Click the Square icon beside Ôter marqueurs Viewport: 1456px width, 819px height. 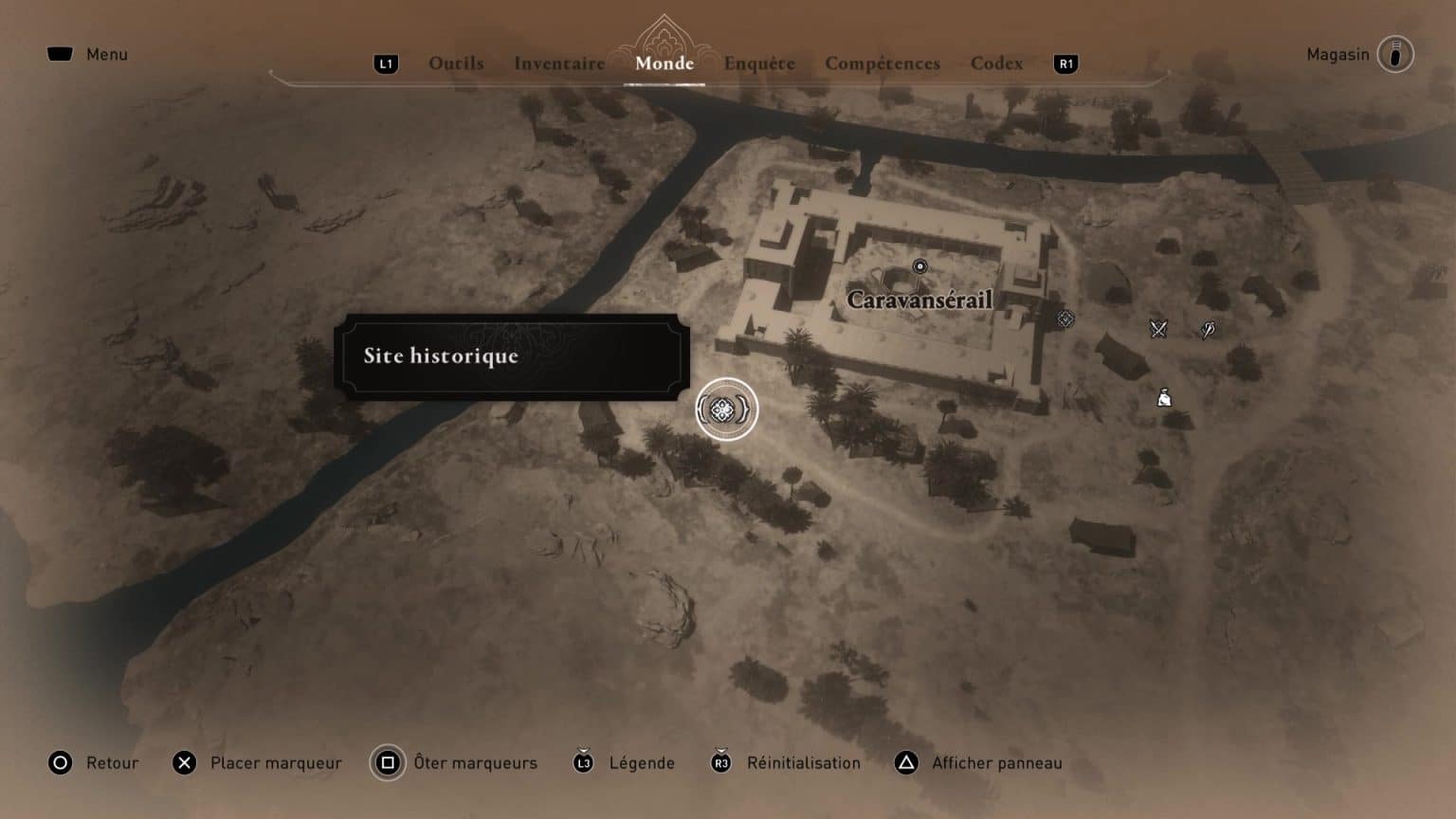[x=388, y=762]
